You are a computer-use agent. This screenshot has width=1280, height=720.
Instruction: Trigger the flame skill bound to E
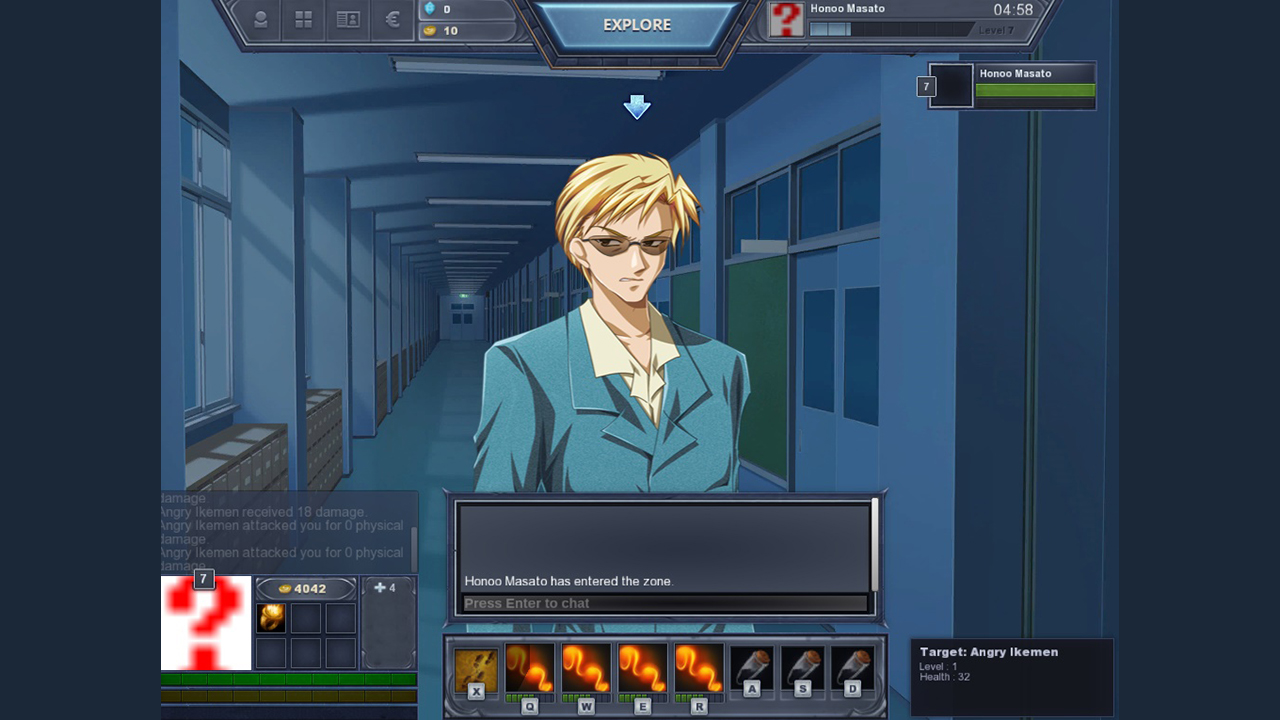coord(642,668)
